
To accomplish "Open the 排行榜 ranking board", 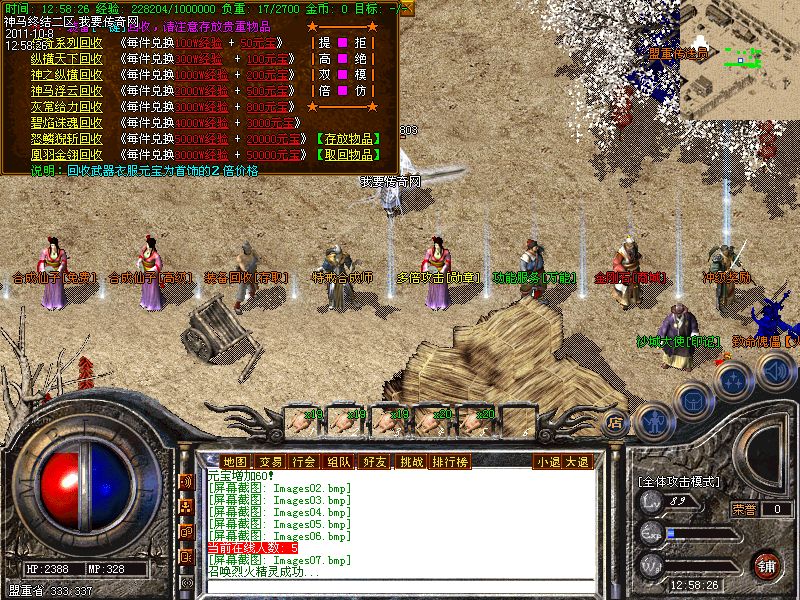I will 449,462.
